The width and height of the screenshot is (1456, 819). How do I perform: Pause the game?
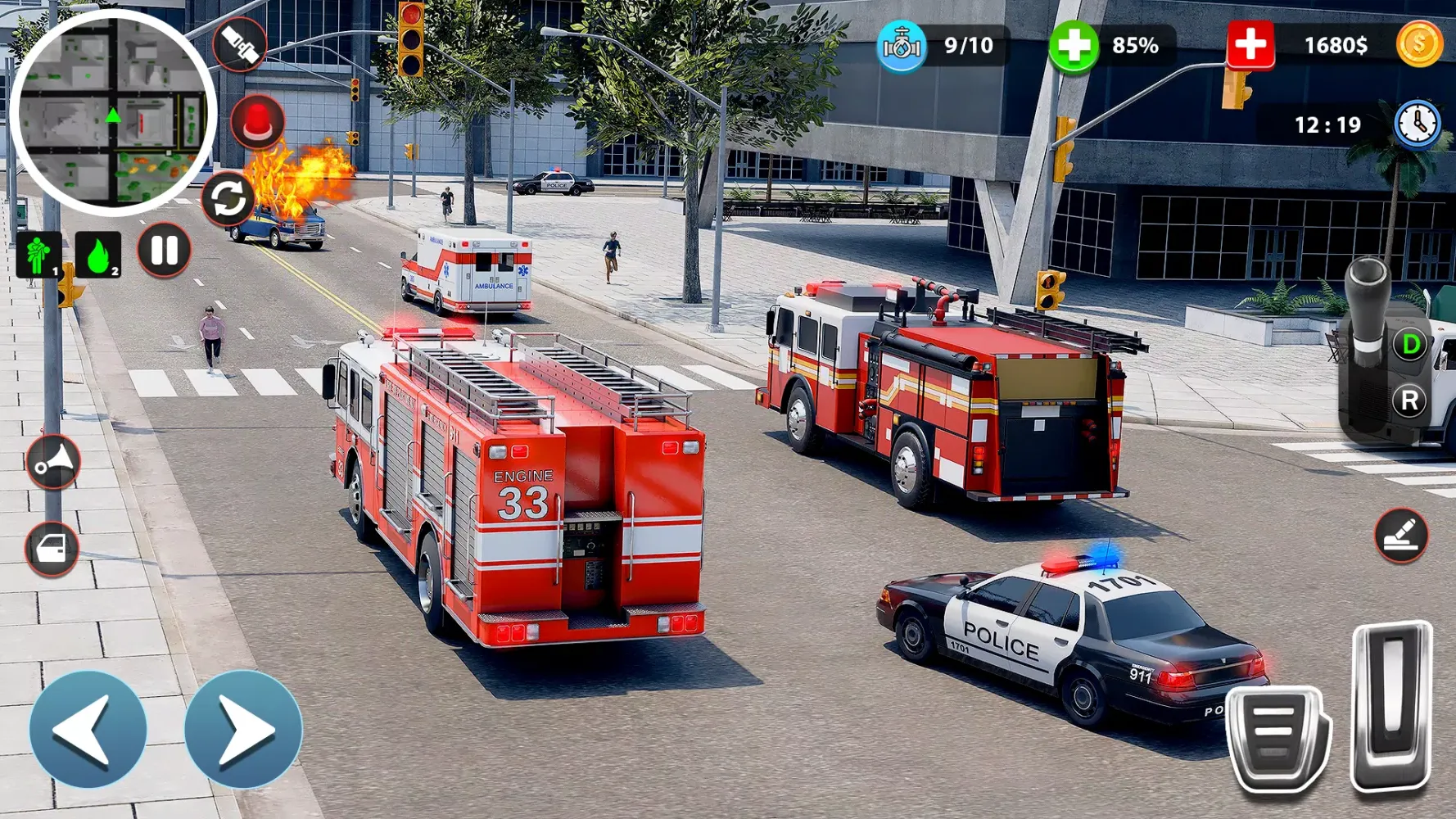point(163,251)
